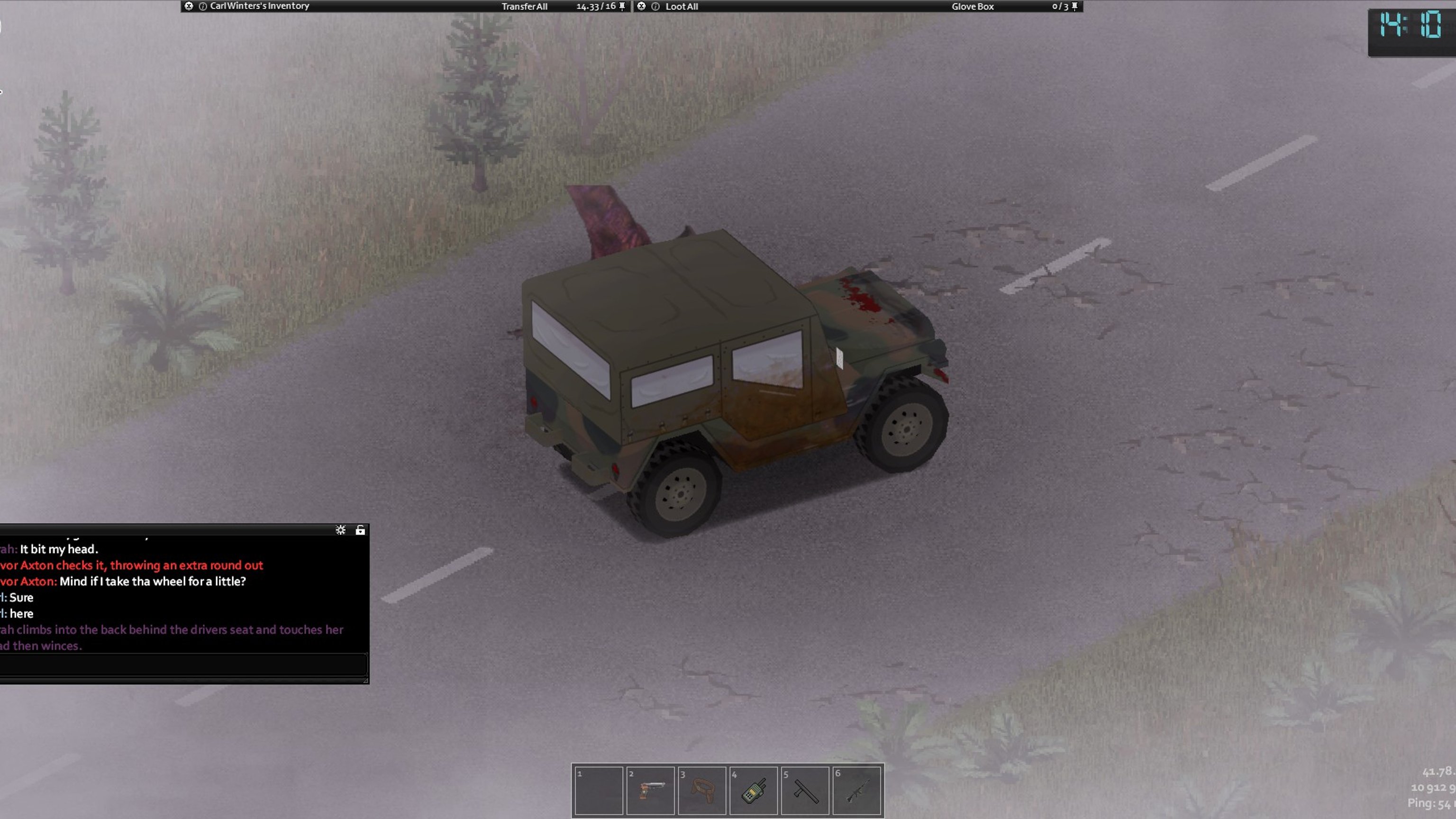Open chat settings with the gear icon
The height and width of the screenshot is (819, 1456).
pyautogui.click(x=340, y=530)
